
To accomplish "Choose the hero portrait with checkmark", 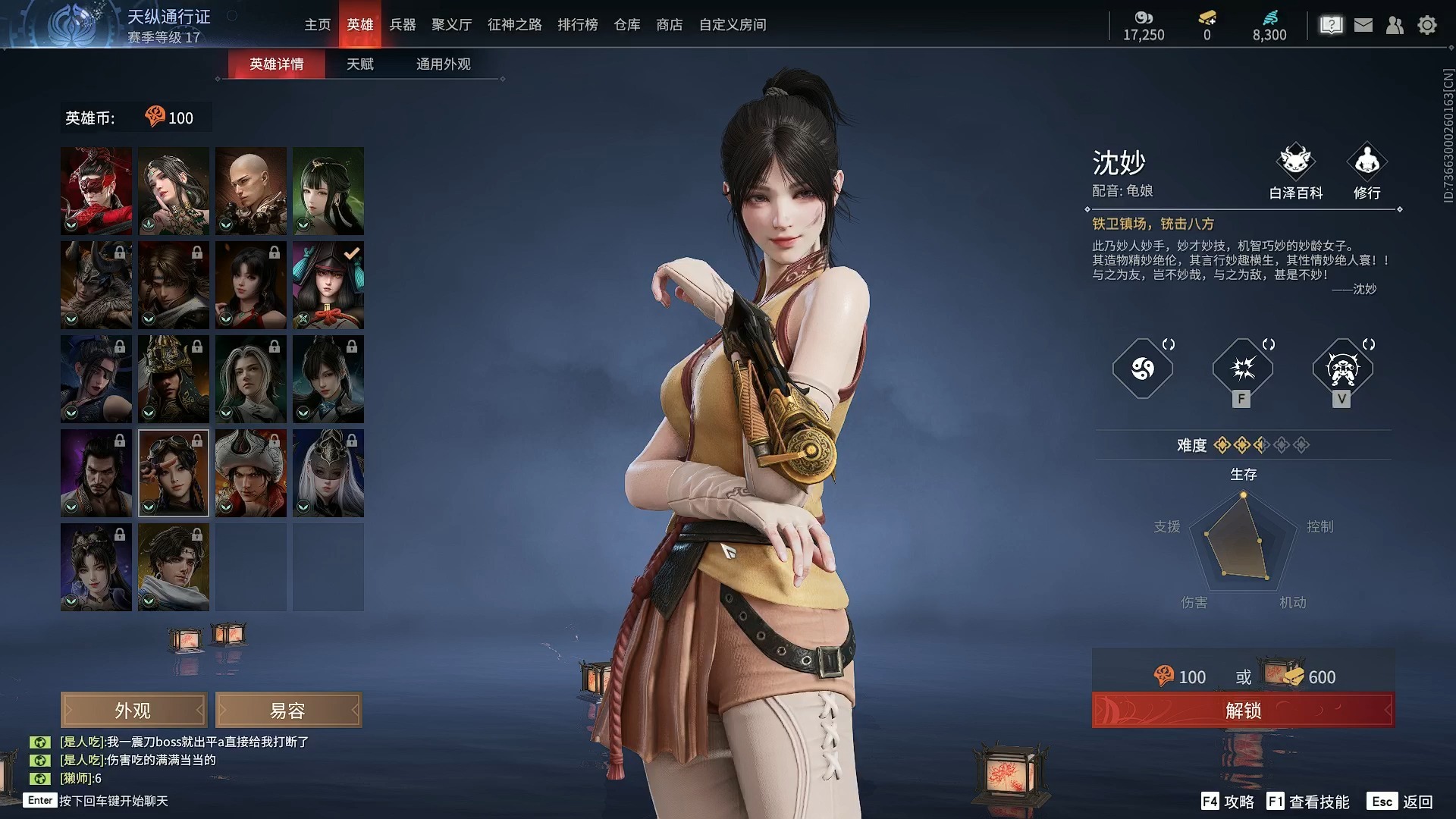I will pyautogui.click(x=328, y=285).
